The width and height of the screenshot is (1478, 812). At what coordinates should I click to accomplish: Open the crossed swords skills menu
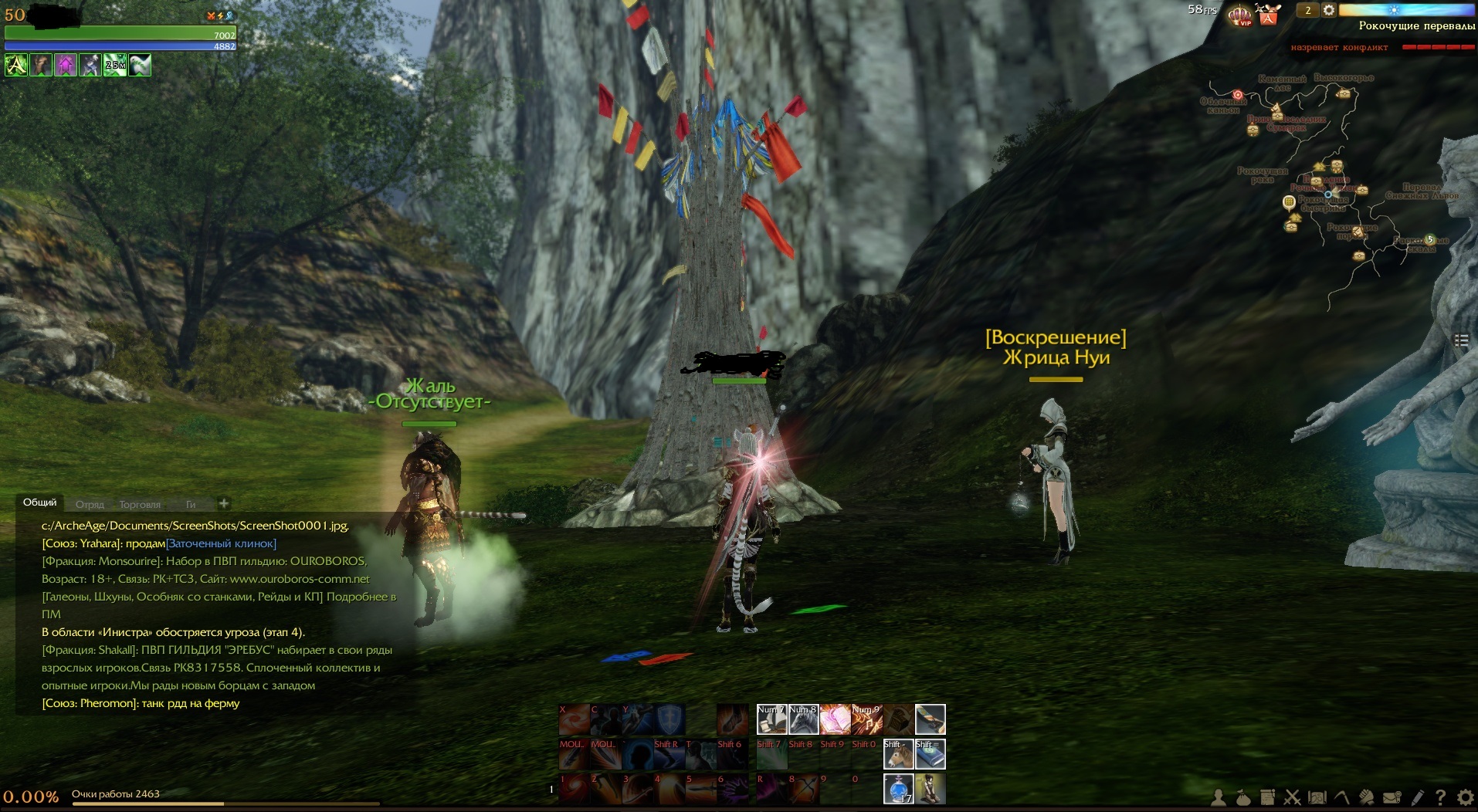1292,797
